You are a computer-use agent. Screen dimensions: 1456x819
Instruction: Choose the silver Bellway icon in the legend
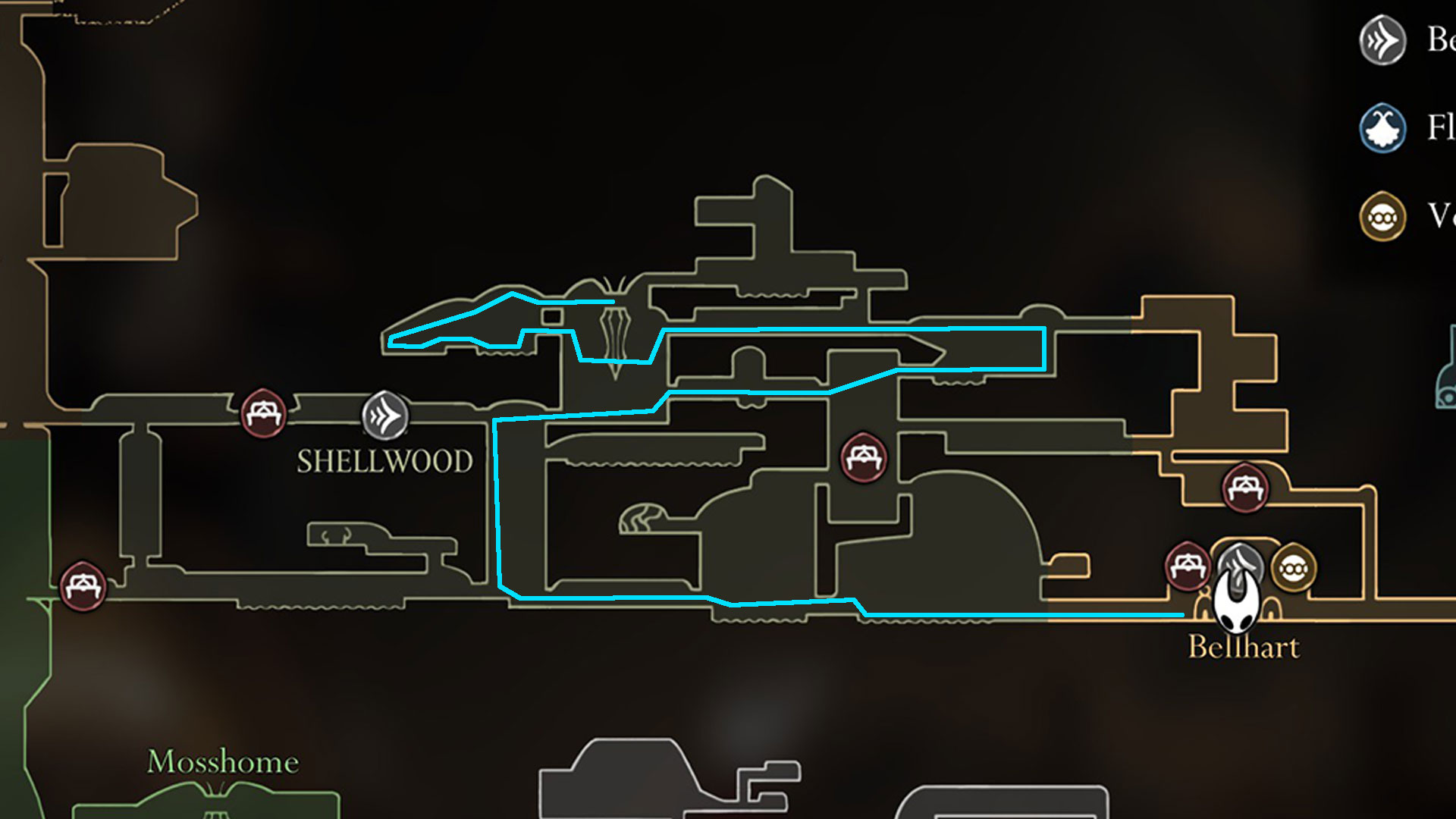tap(1382, 40)
